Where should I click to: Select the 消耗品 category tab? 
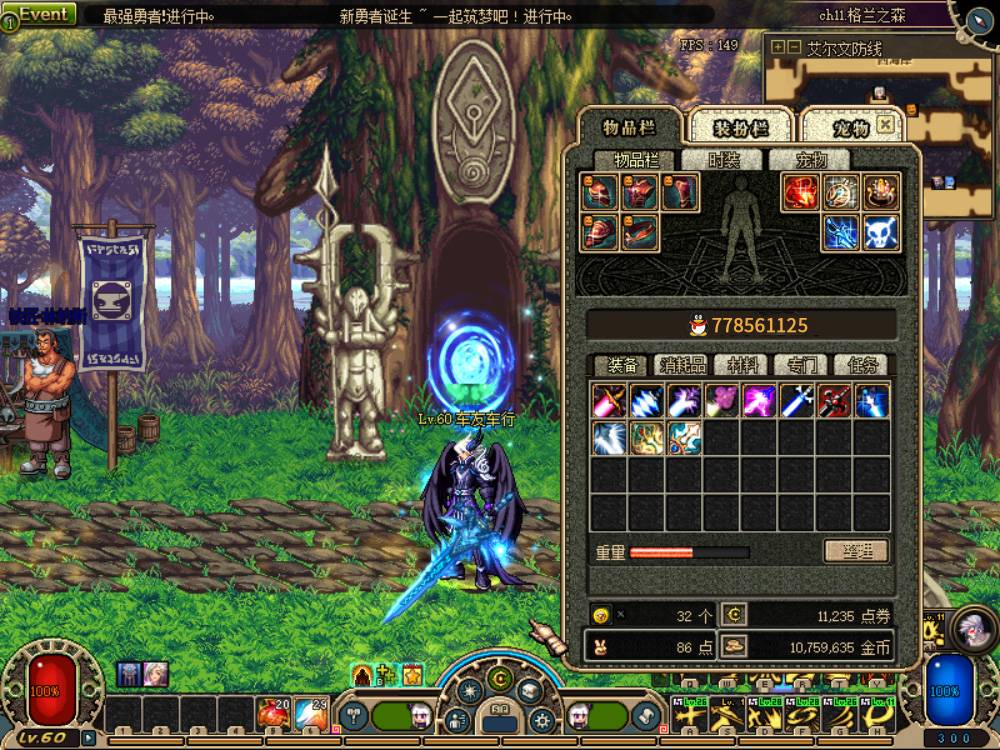[681, 365]
